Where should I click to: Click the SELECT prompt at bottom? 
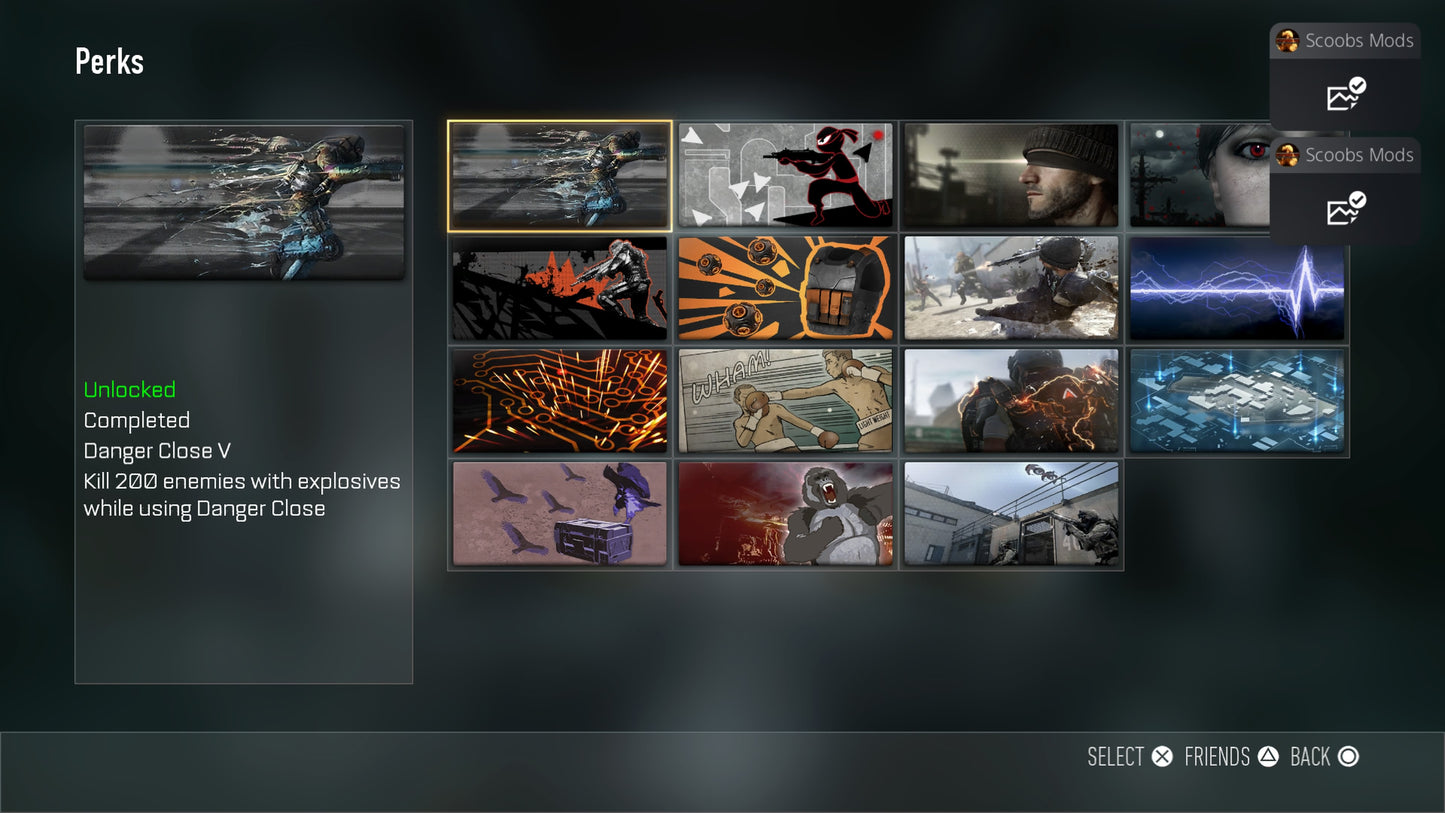coord(1130,757)
